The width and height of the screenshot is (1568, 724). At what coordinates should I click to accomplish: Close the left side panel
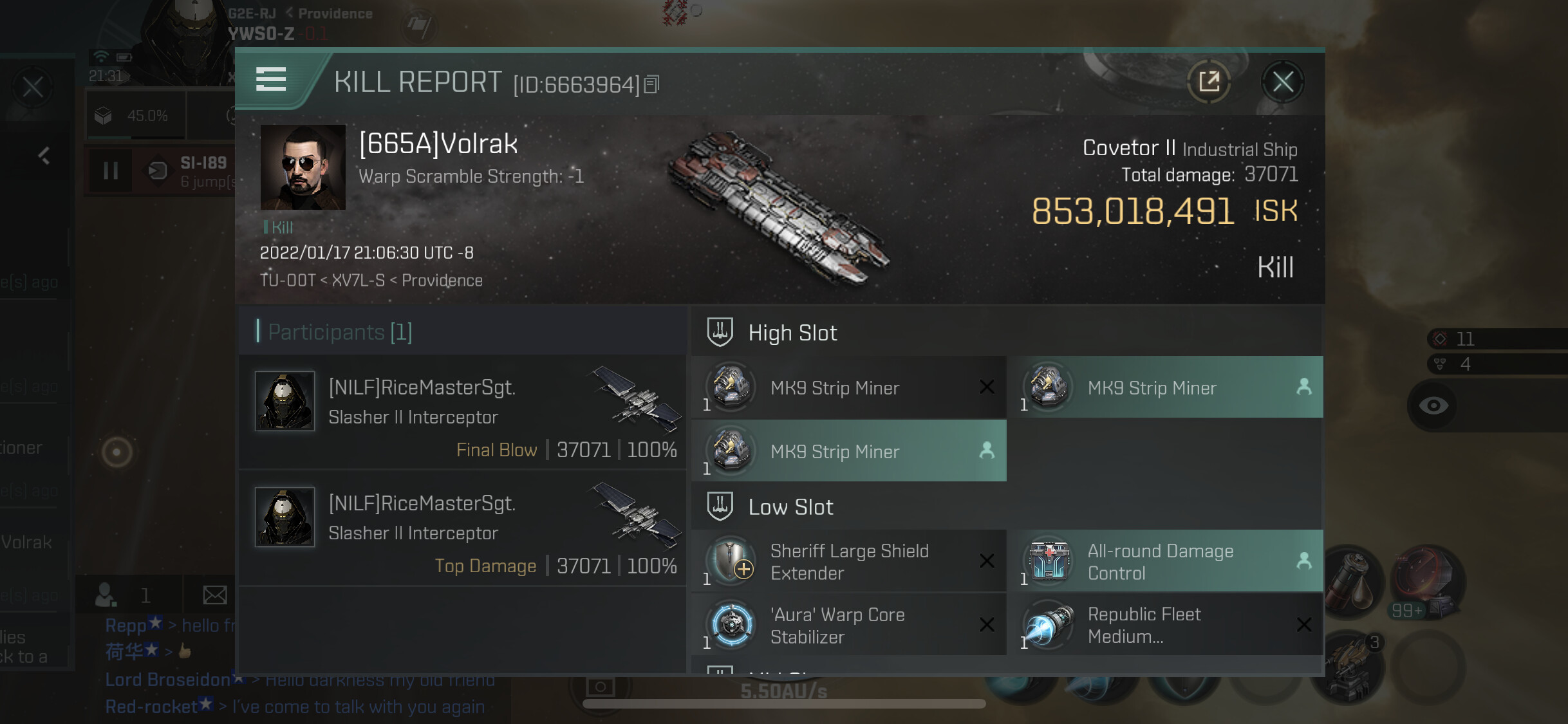[x=33, y=87]
